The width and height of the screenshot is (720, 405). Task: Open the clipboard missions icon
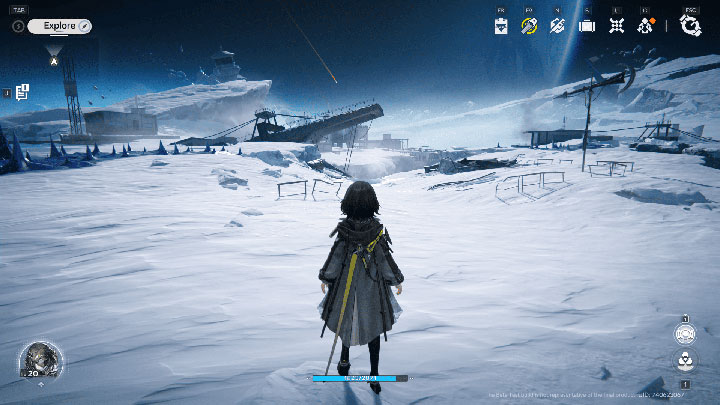501,26
